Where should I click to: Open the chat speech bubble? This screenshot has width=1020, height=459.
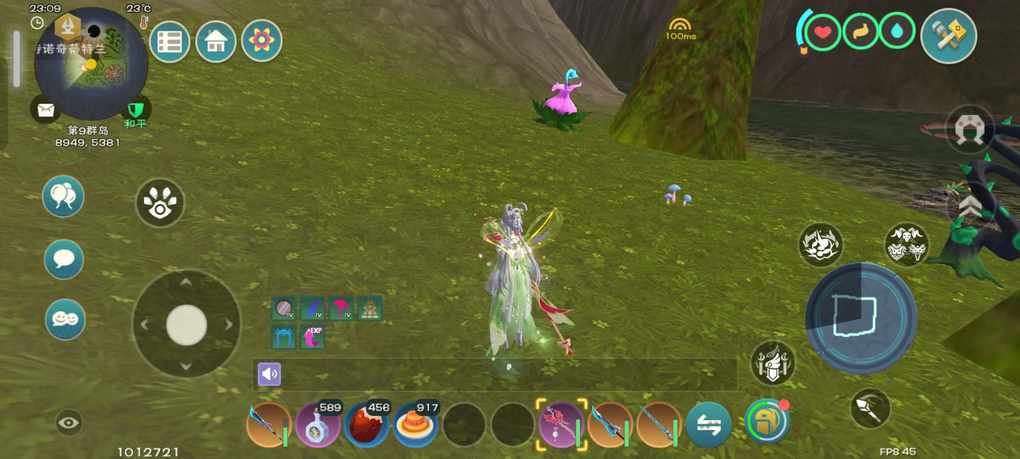(64, 260)
